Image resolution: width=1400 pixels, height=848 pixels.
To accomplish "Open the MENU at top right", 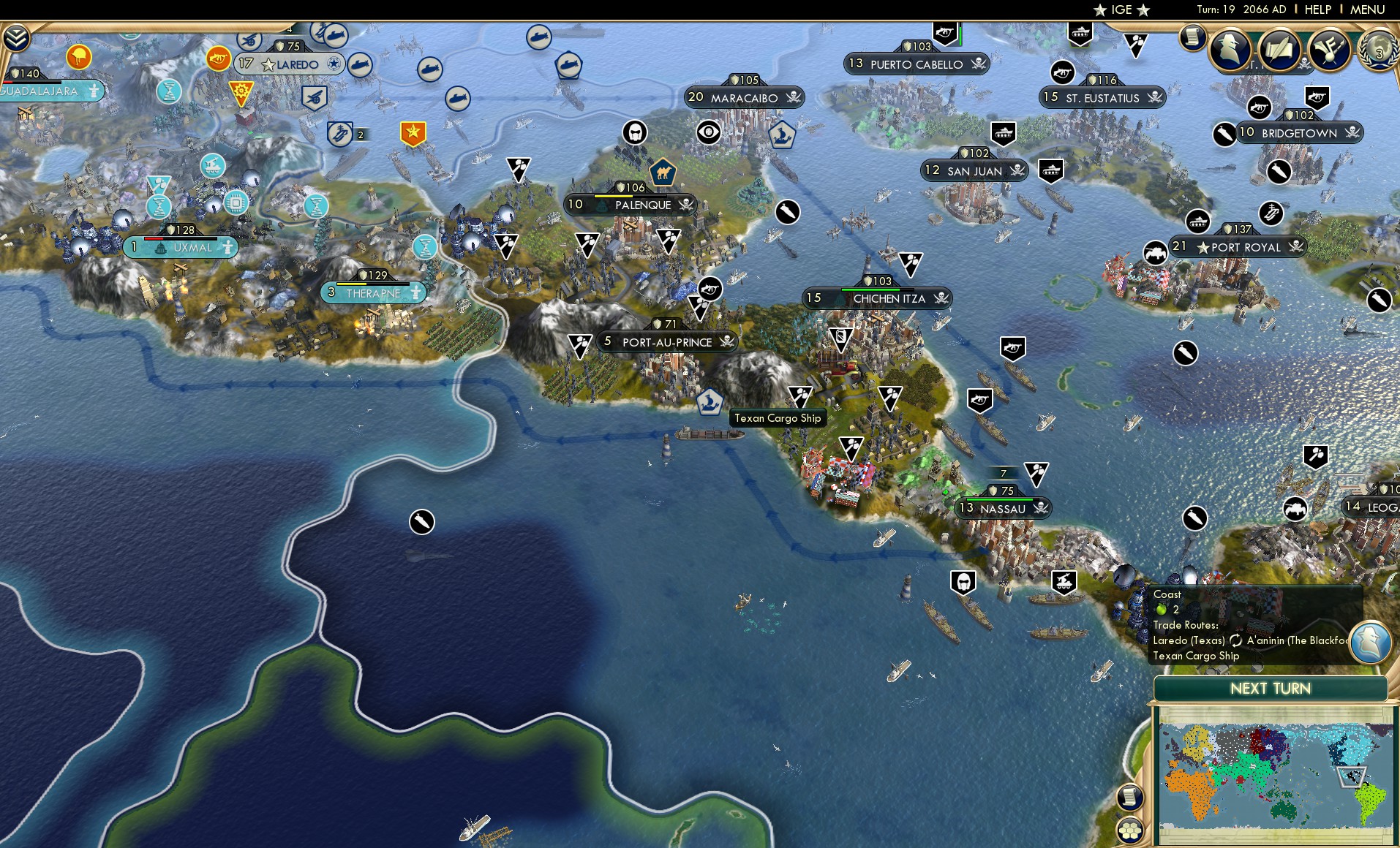I will pos(1369,10).
